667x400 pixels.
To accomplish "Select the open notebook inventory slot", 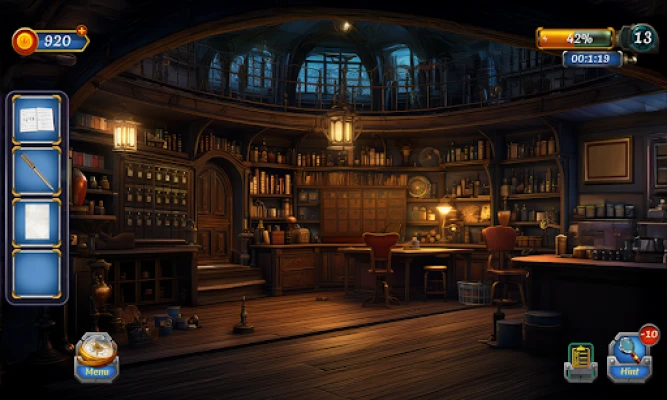I will tap(37, 120).
